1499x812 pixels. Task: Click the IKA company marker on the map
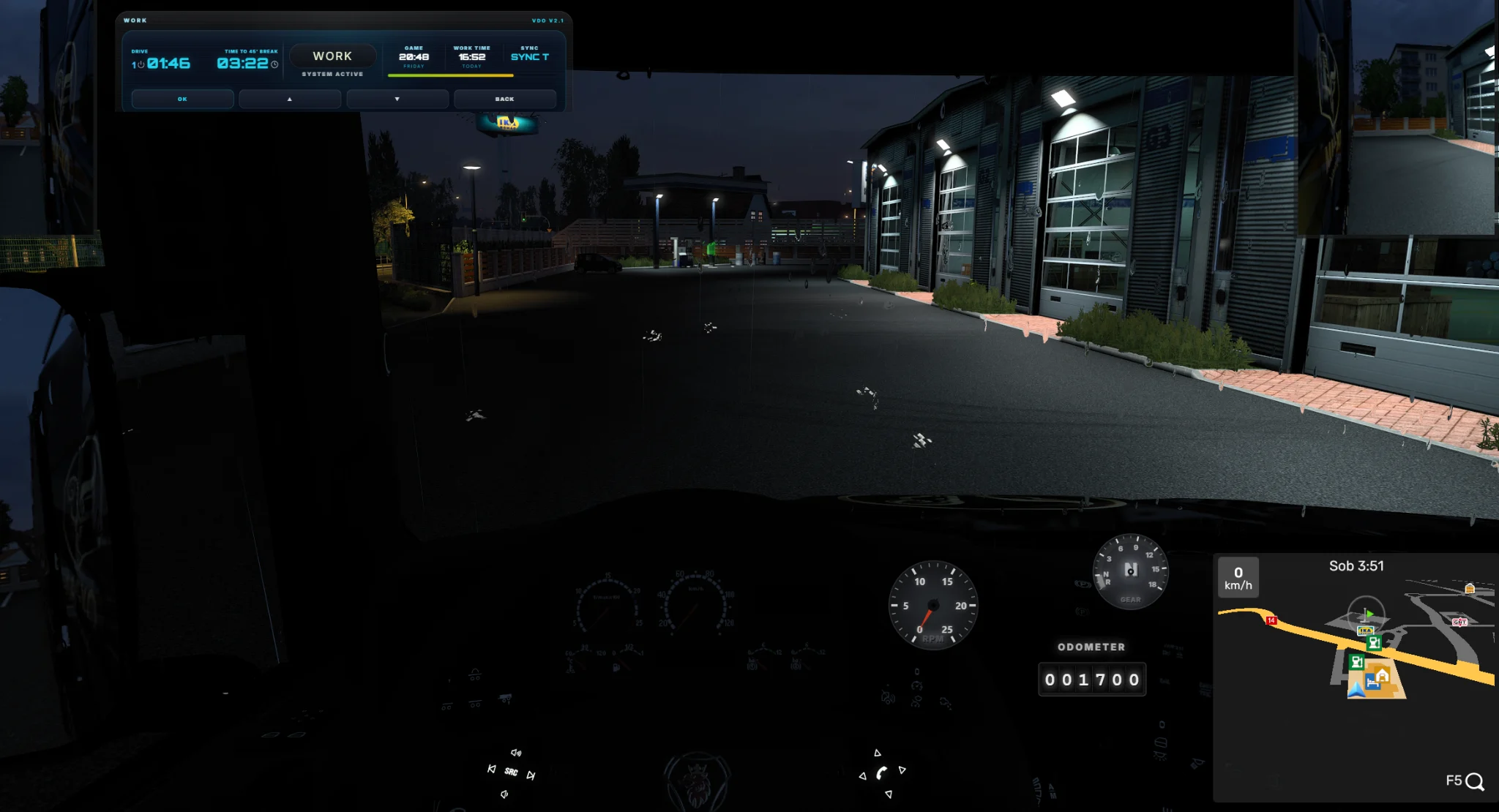[x=1365, y=631]
